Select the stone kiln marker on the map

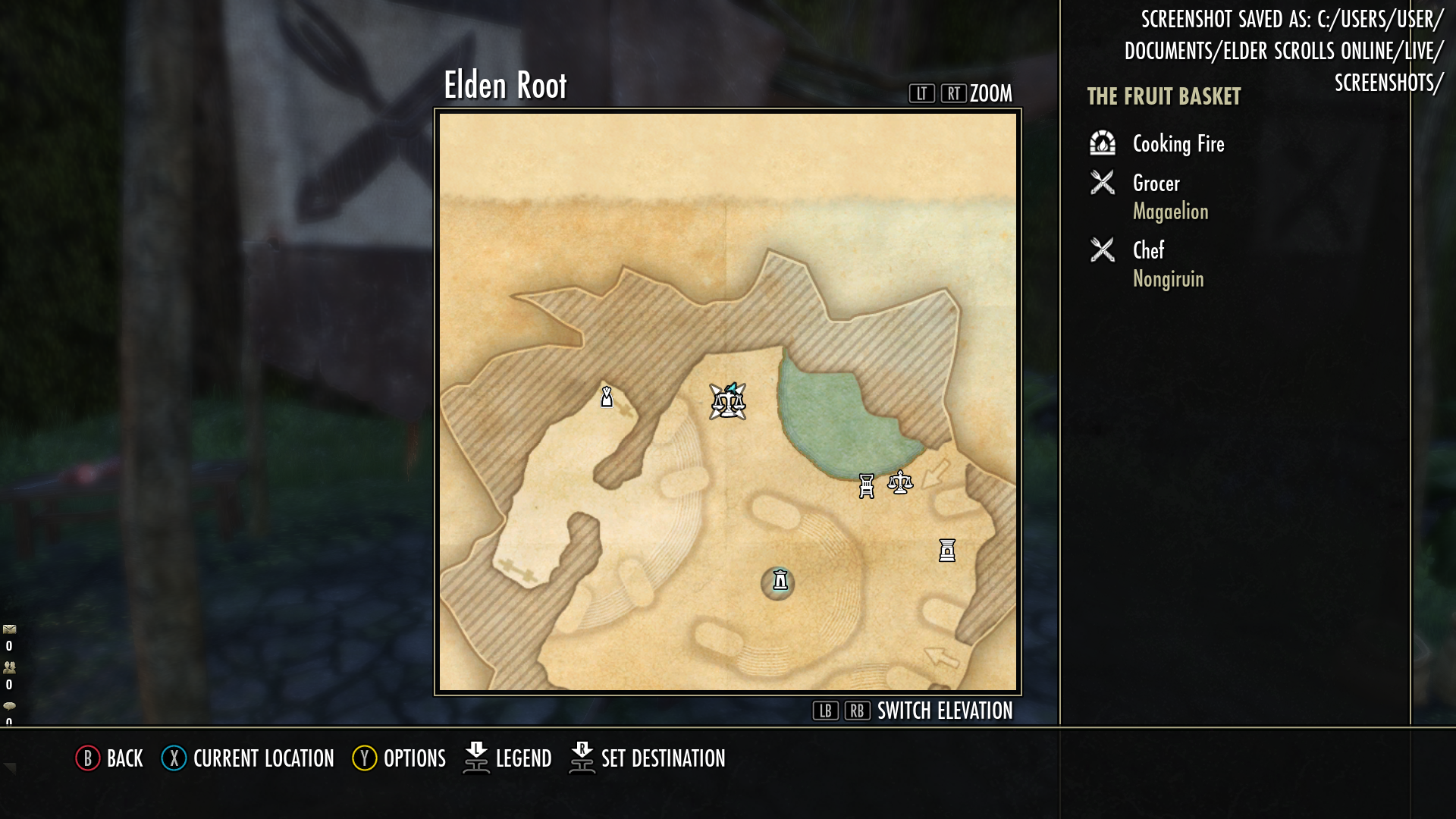tap(947, 551)
